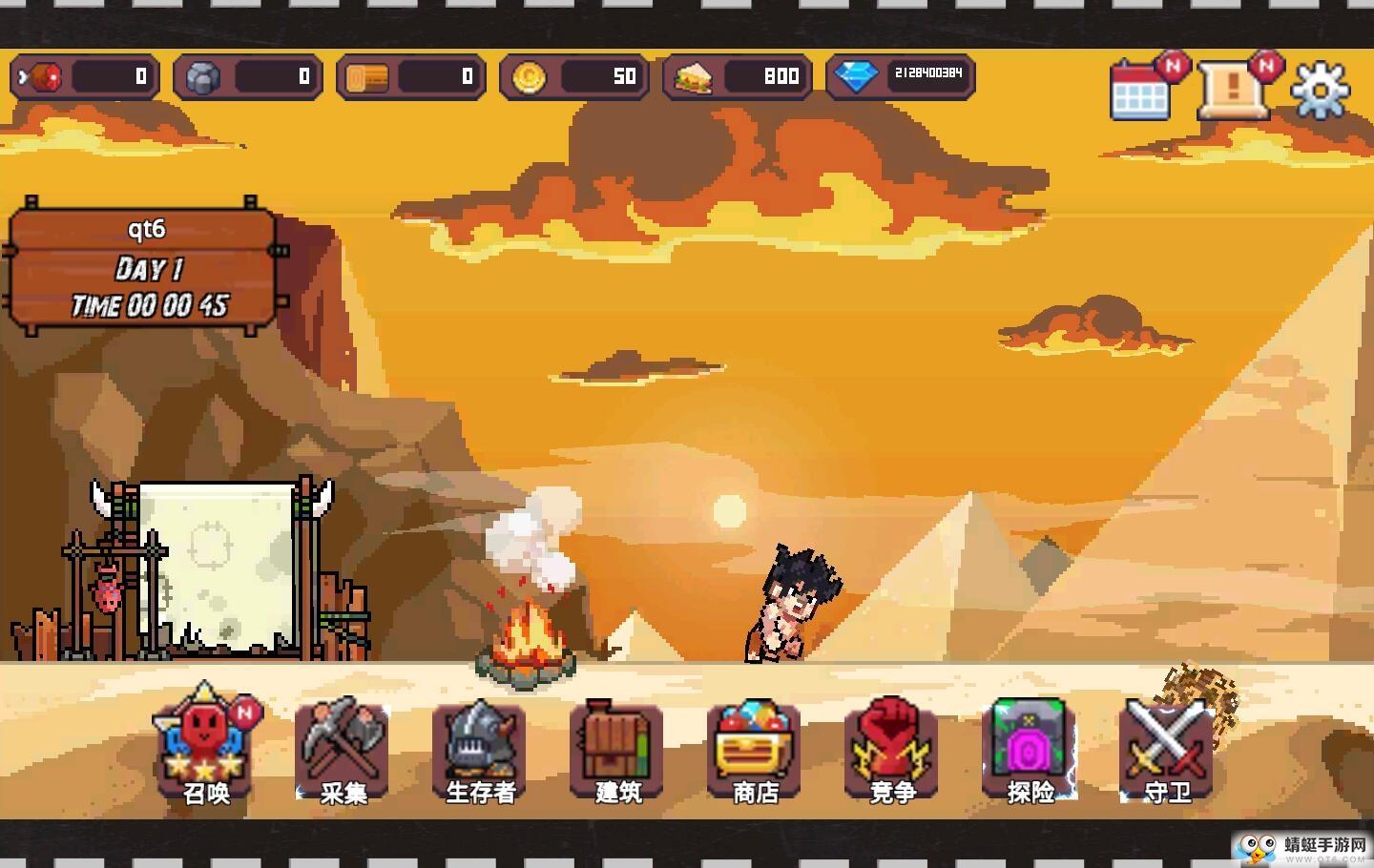Click the stone resource icon
The height and width of the screenshot is (868, 1374).
pos(203,76)
